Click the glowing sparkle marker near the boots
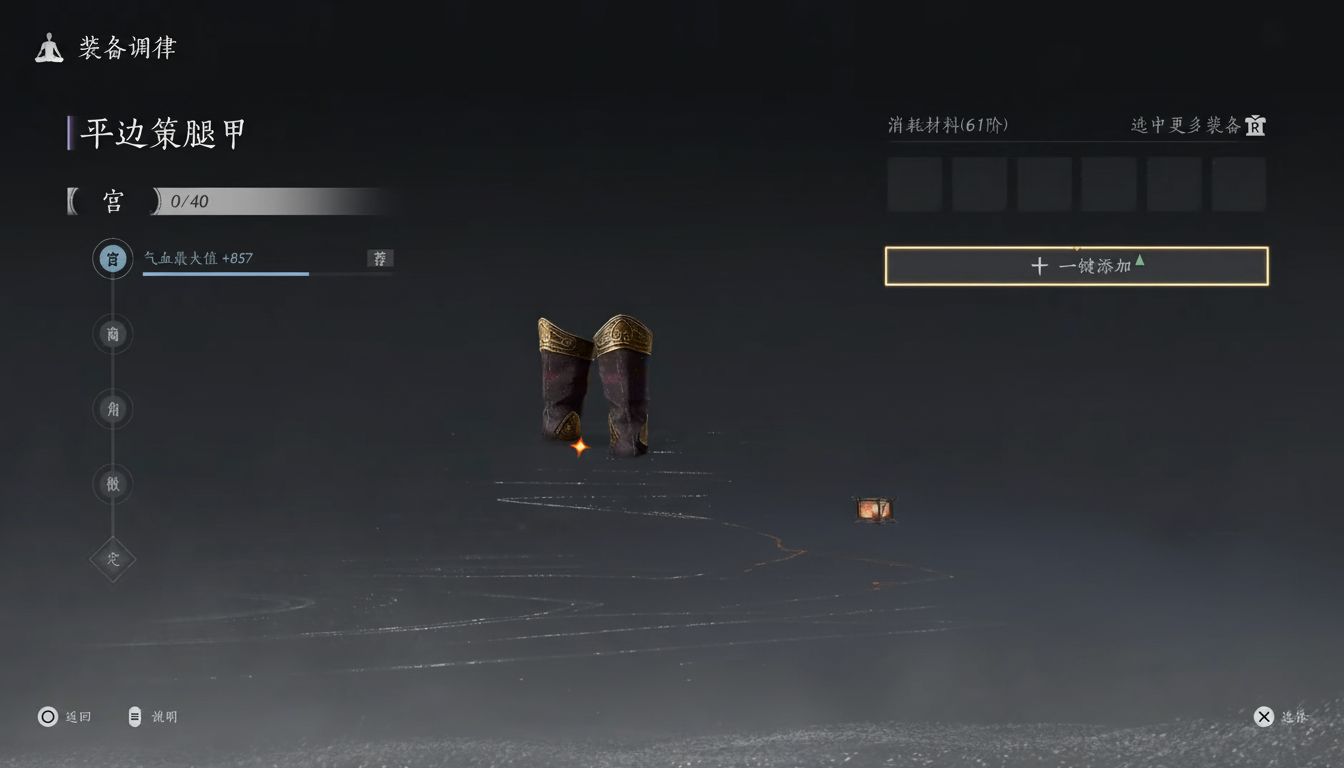 [579, 447]
